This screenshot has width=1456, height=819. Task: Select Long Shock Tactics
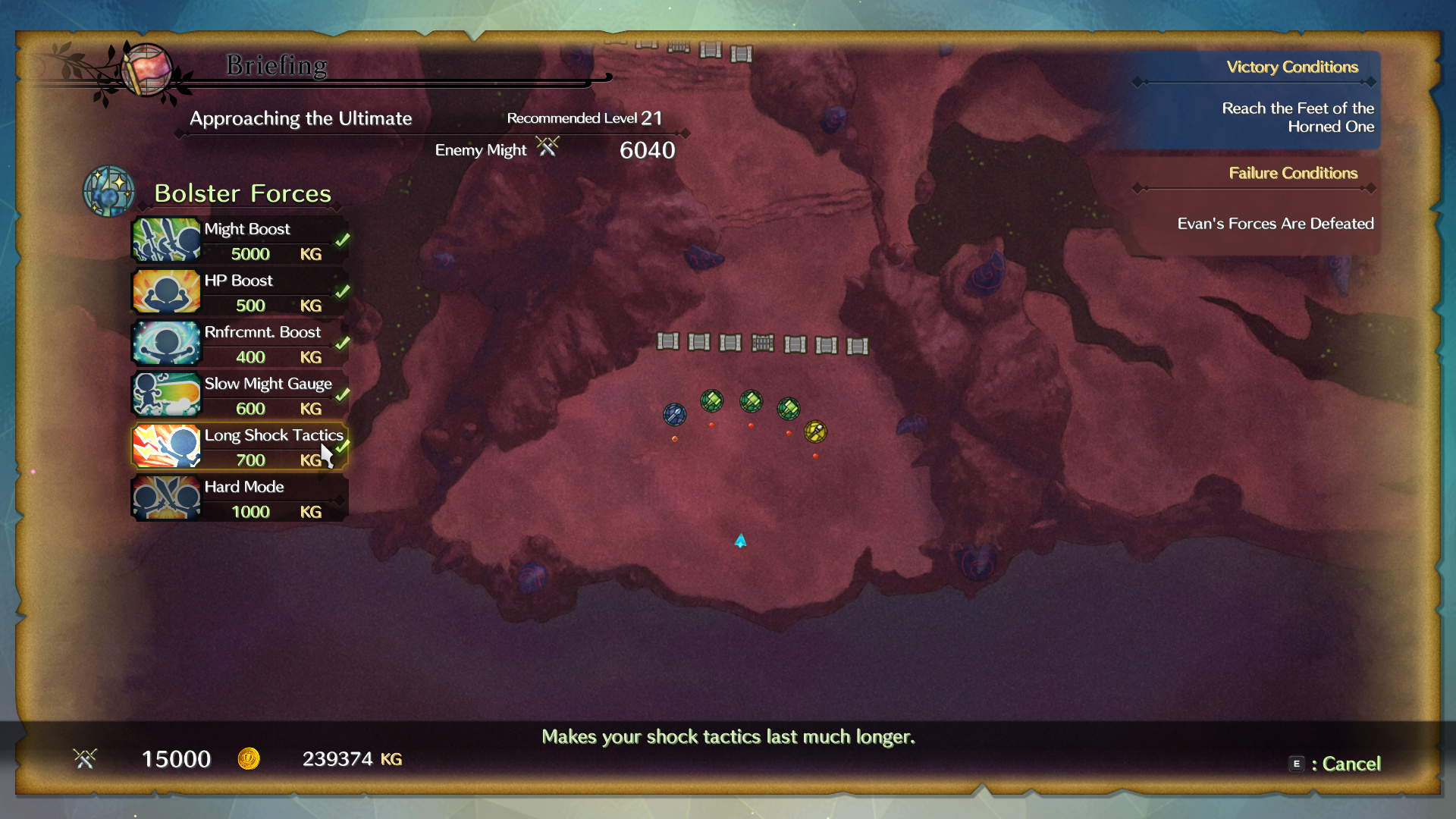point(240,447)
